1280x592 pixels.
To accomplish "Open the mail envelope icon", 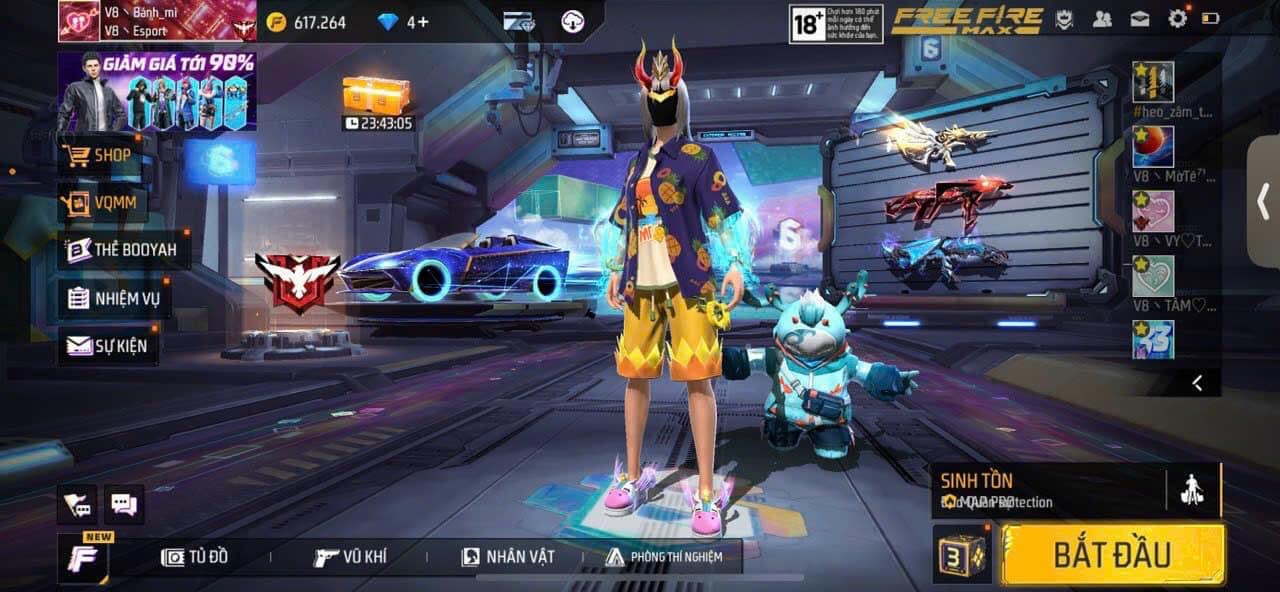I will 1140,18.
